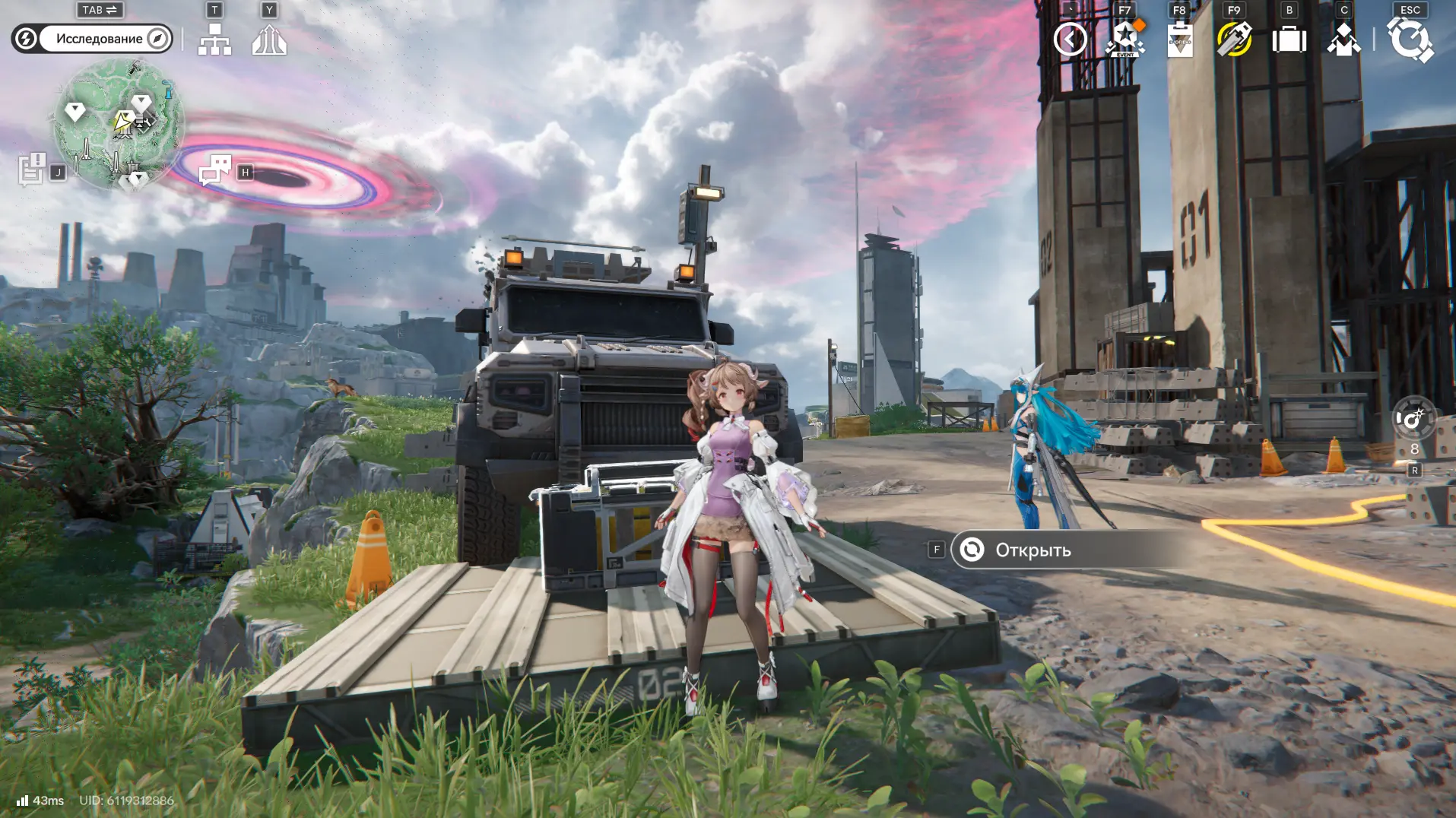Open the circular minimap
Viewport: 1456px width, 818px height.
click(118, 124)
